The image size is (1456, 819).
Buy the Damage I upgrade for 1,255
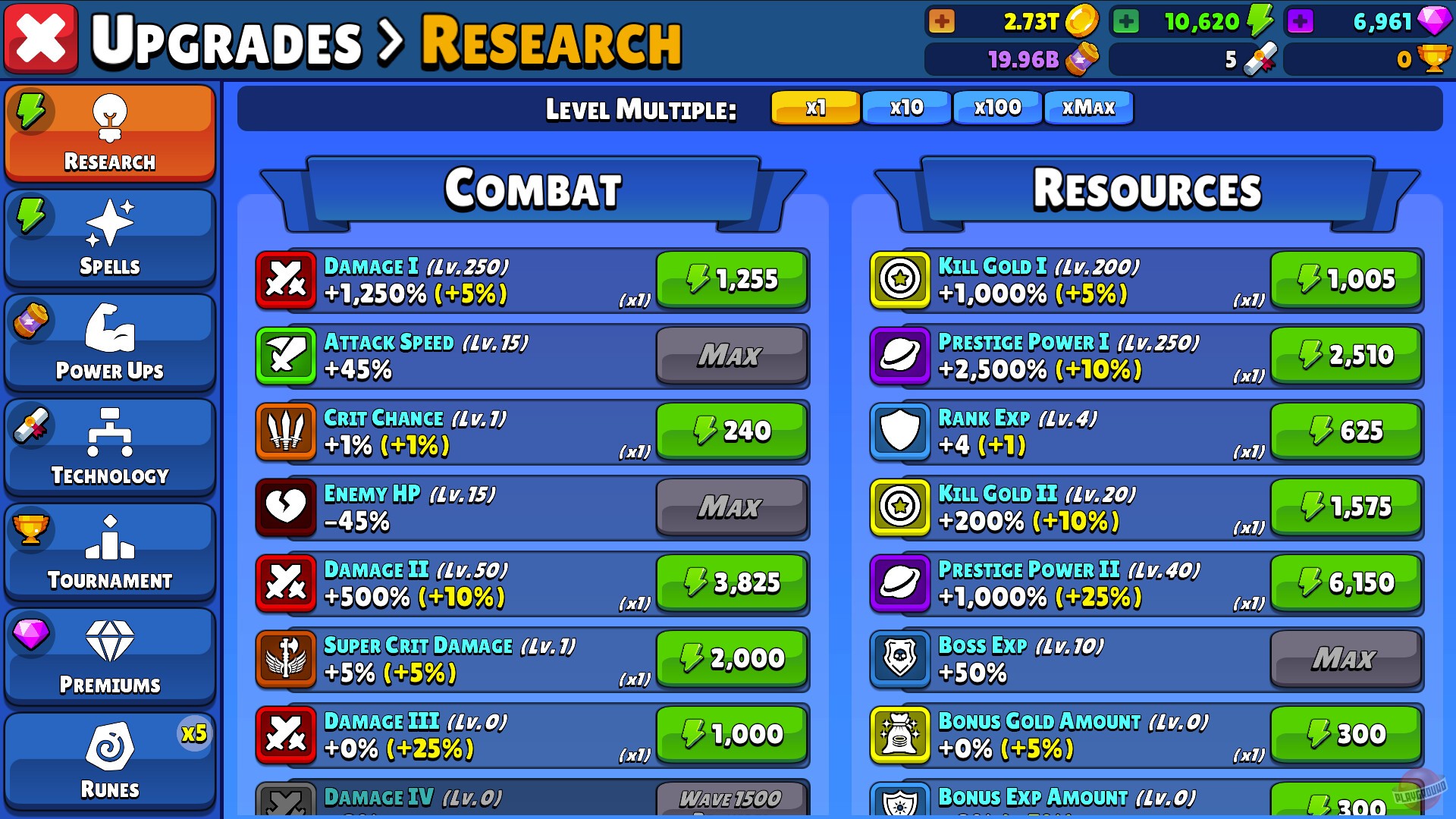[x=731, y=280]
